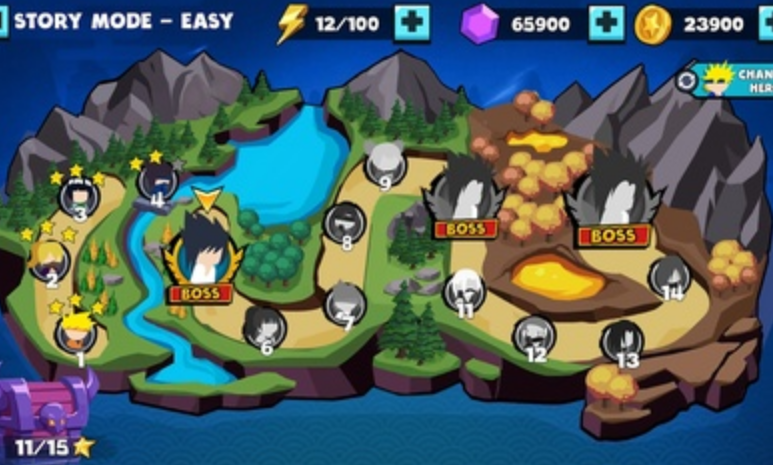
Task: Choose the level 11 stage node
Action: click(x=464, y=291)
